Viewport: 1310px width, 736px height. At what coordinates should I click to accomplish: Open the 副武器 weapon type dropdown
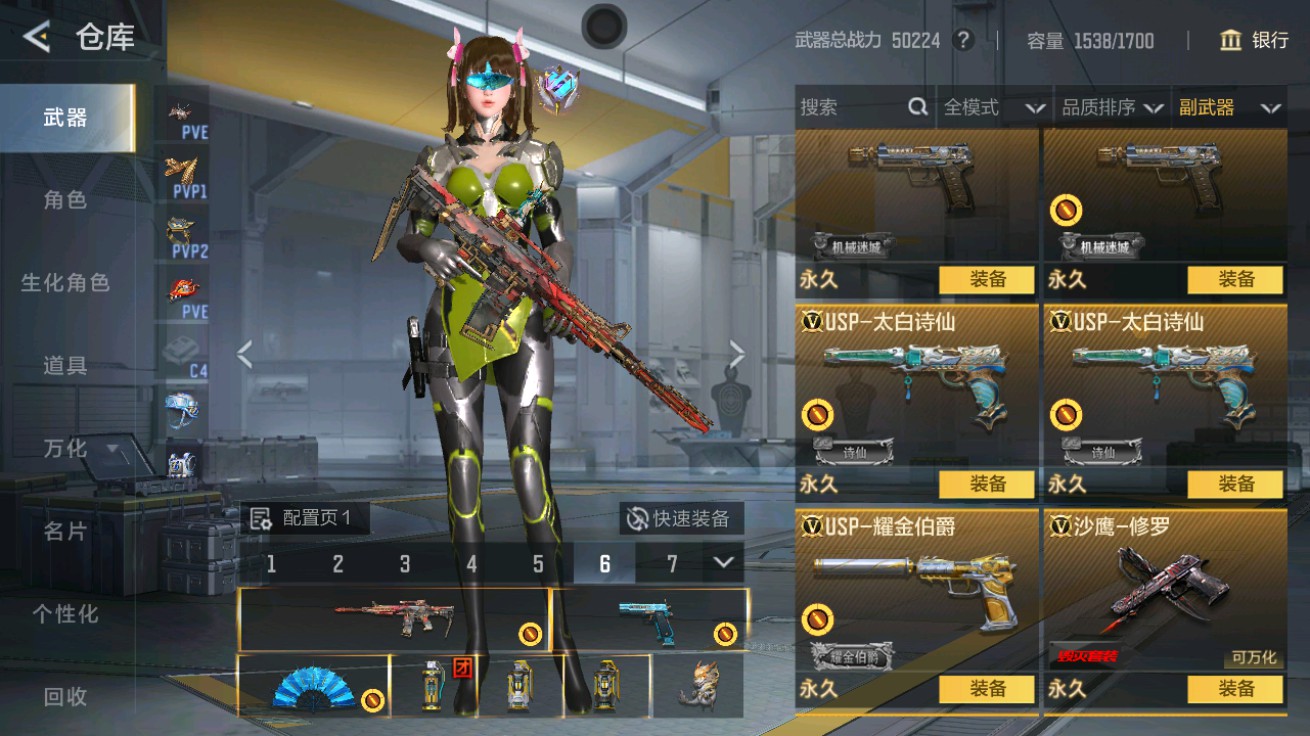1229,108
